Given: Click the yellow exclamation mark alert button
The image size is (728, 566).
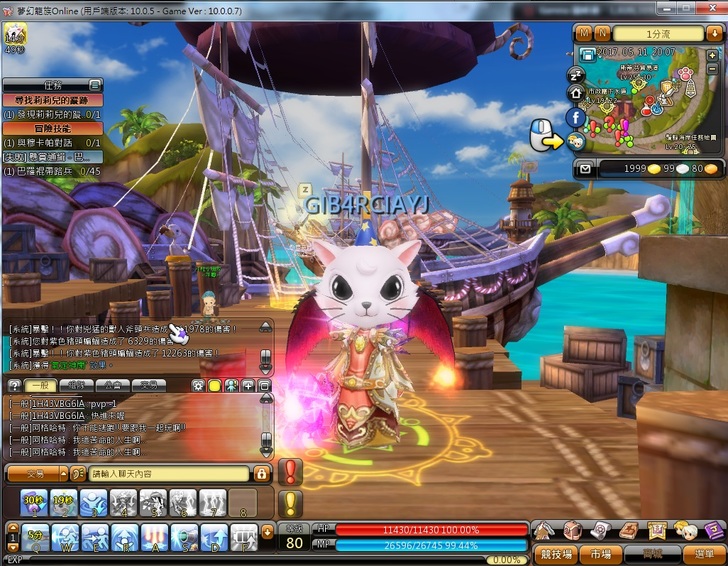Looking at the screenshot, I should (290, 503).
